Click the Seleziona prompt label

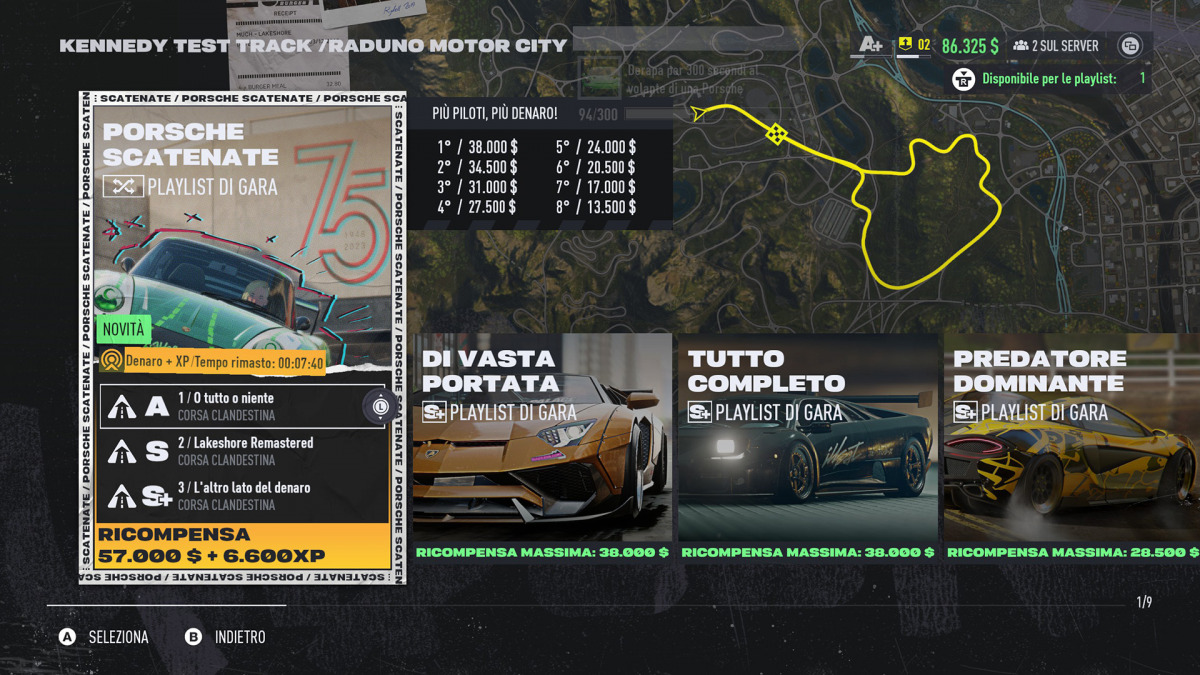[x=118, y=637]
